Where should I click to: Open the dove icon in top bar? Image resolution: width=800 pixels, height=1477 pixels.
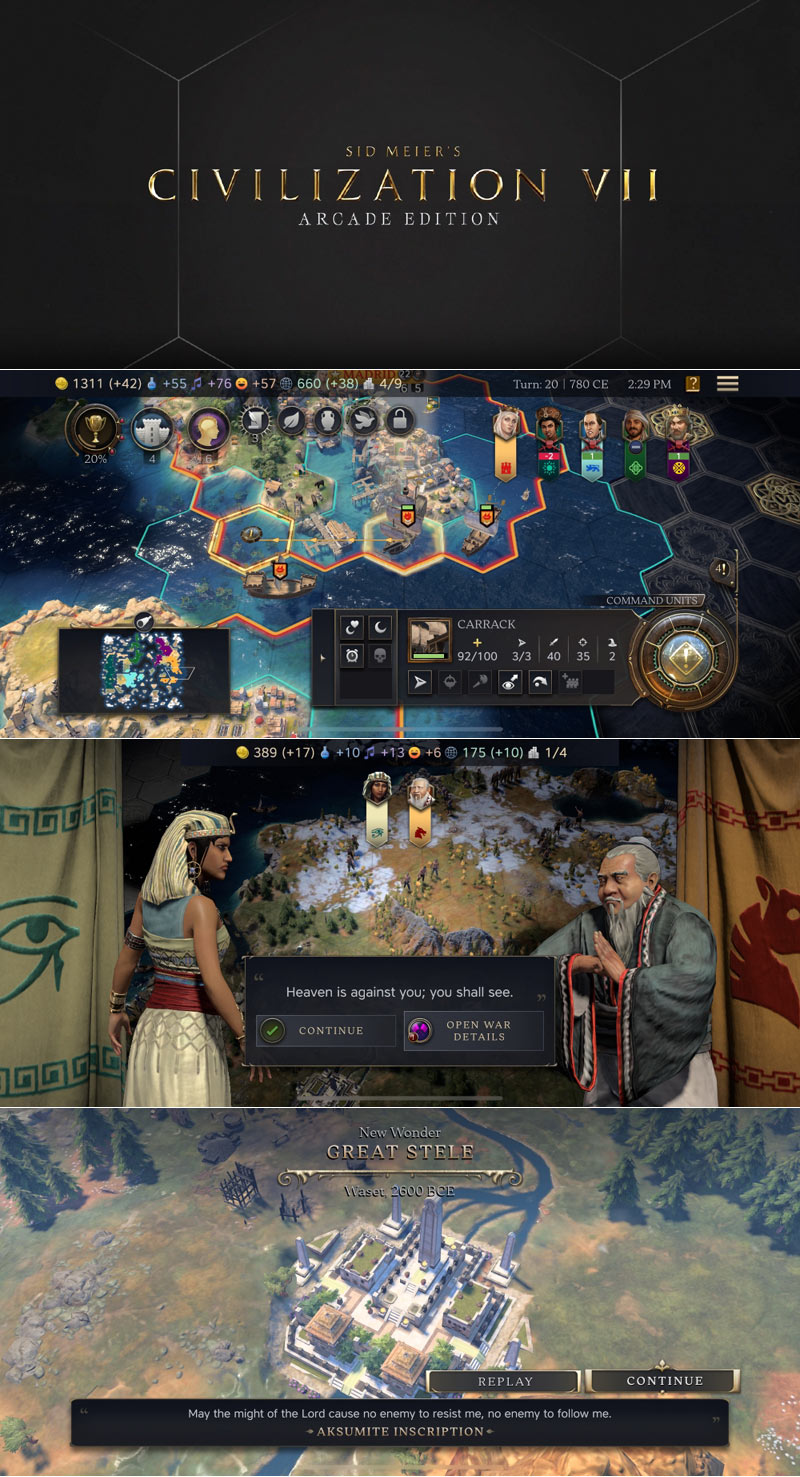tap(363, 420)
